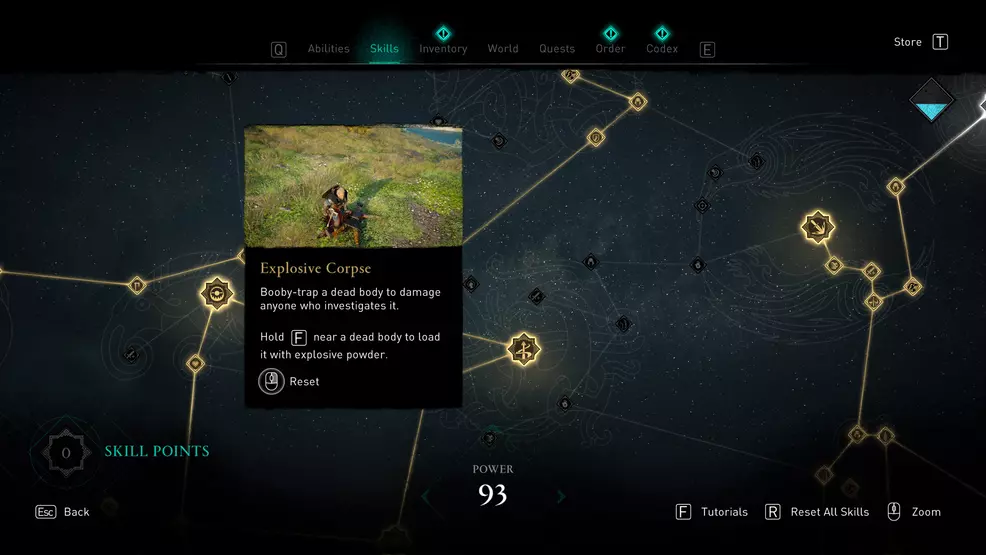Open the Codex tab
The image size is (986, 555).
pyautogui.click(x=662, y=49)
